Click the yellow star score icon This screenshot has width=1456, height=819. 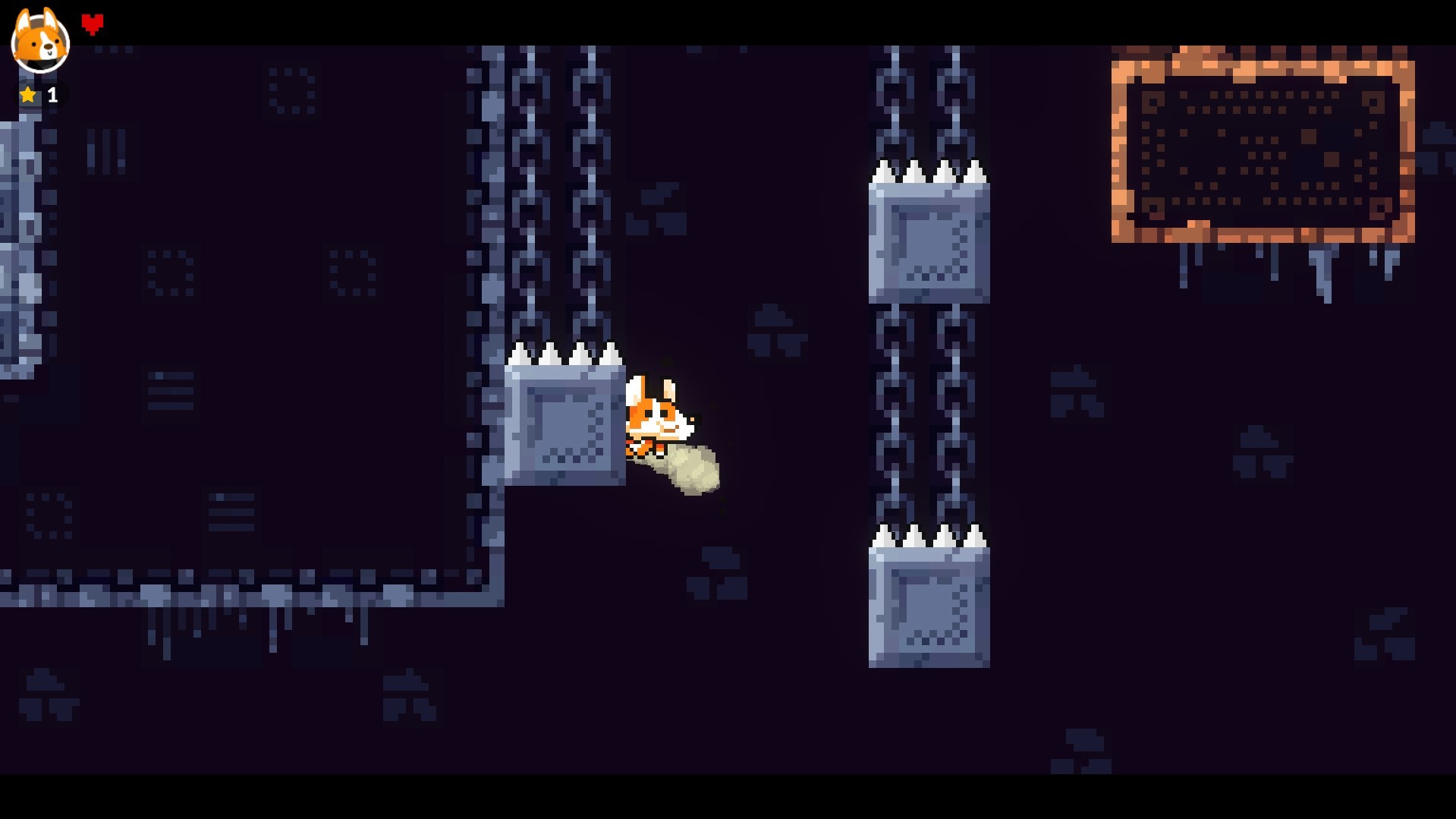click(x=27, y=94)
